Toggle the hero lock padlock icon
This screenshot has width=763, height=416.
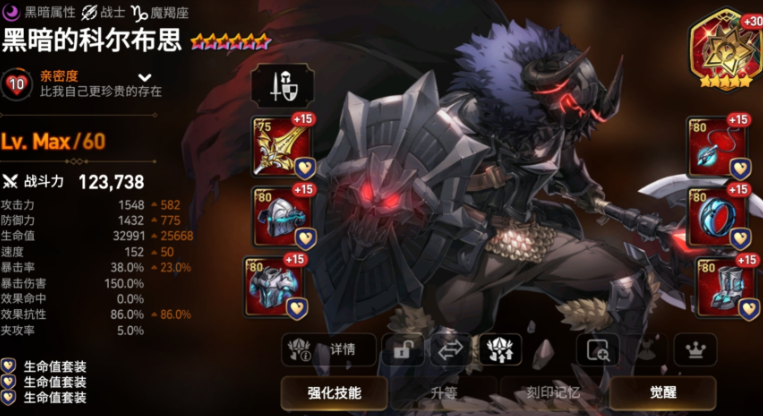(x=403, y=350)
